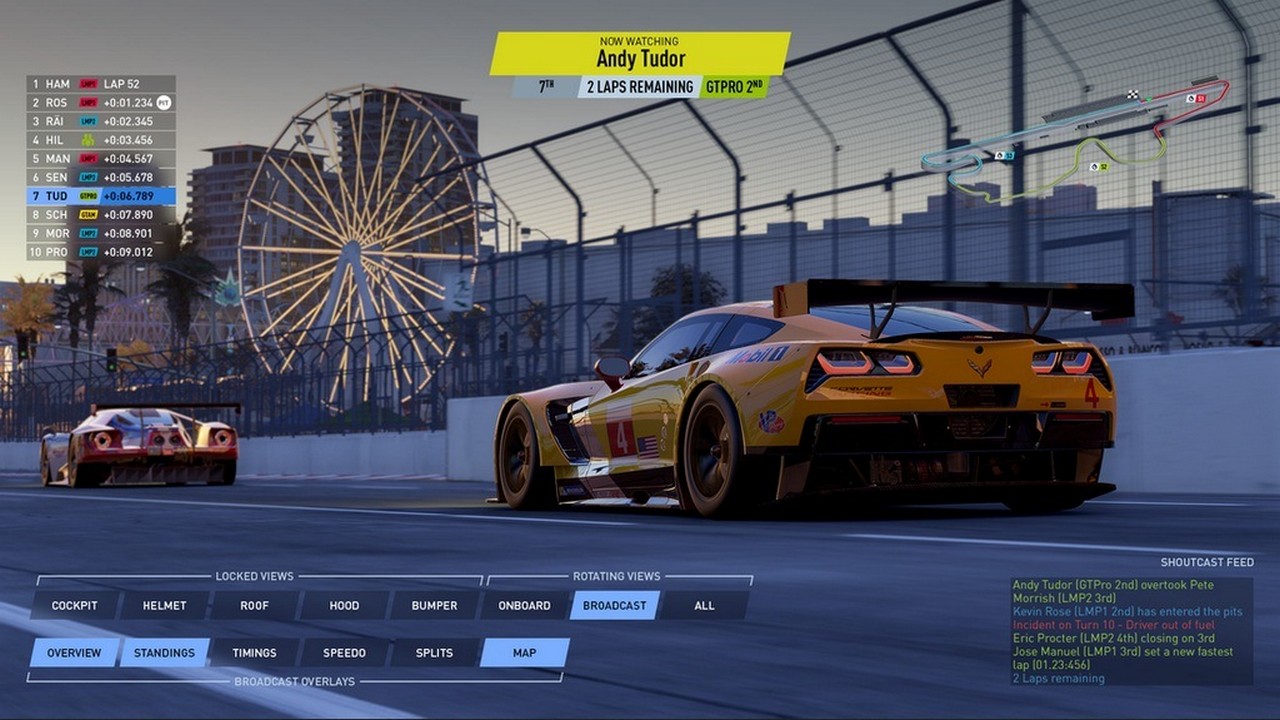Choose the Roof camera view
This screenshot has height=720, width=1280.
254,605
